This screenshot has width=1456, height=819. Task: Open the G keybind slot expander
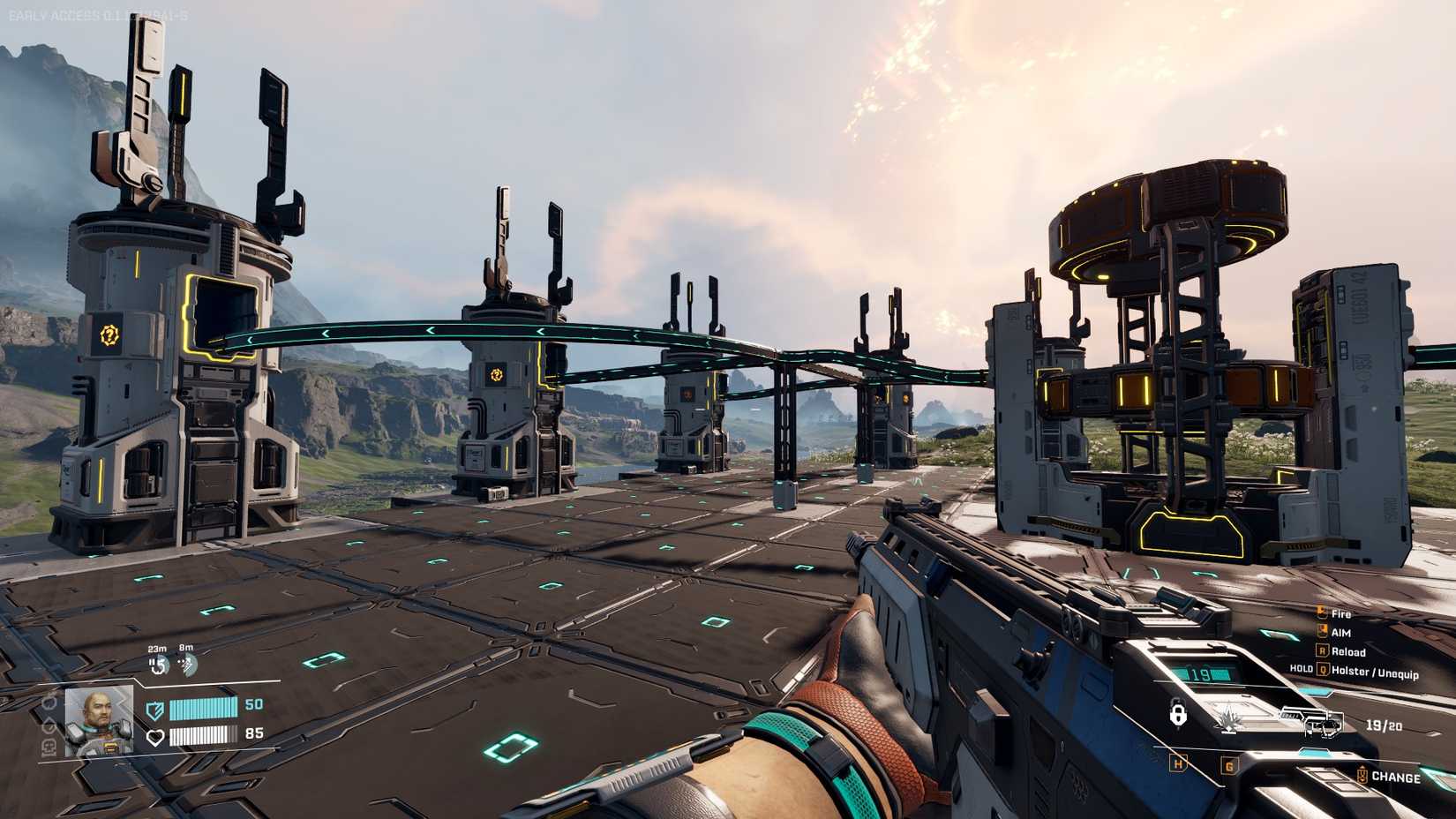(x=1230, y=765)
